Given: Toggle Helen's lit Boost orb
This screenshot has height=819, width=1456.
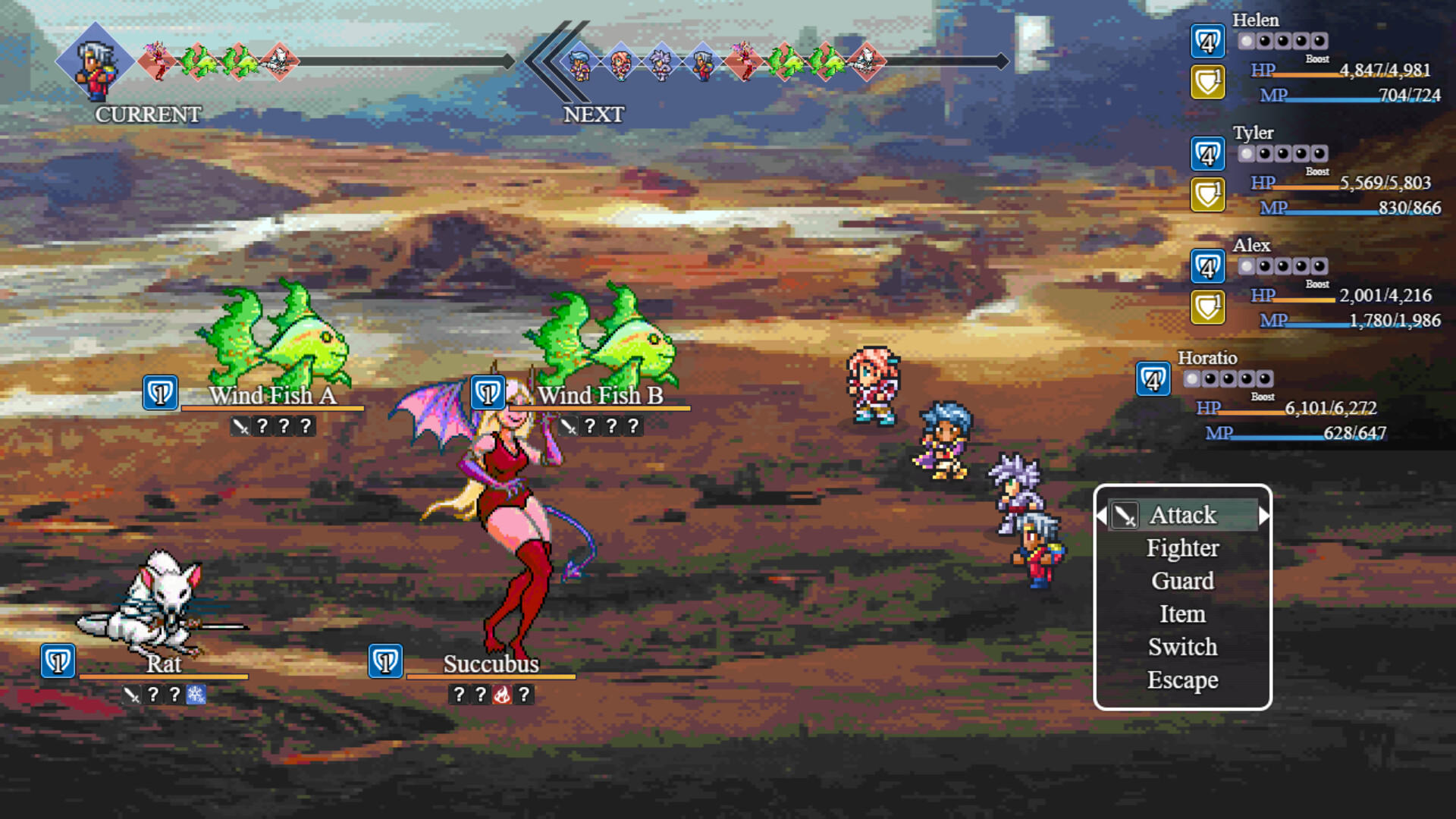Looking at the screenshot, I should pos(1247,42).
